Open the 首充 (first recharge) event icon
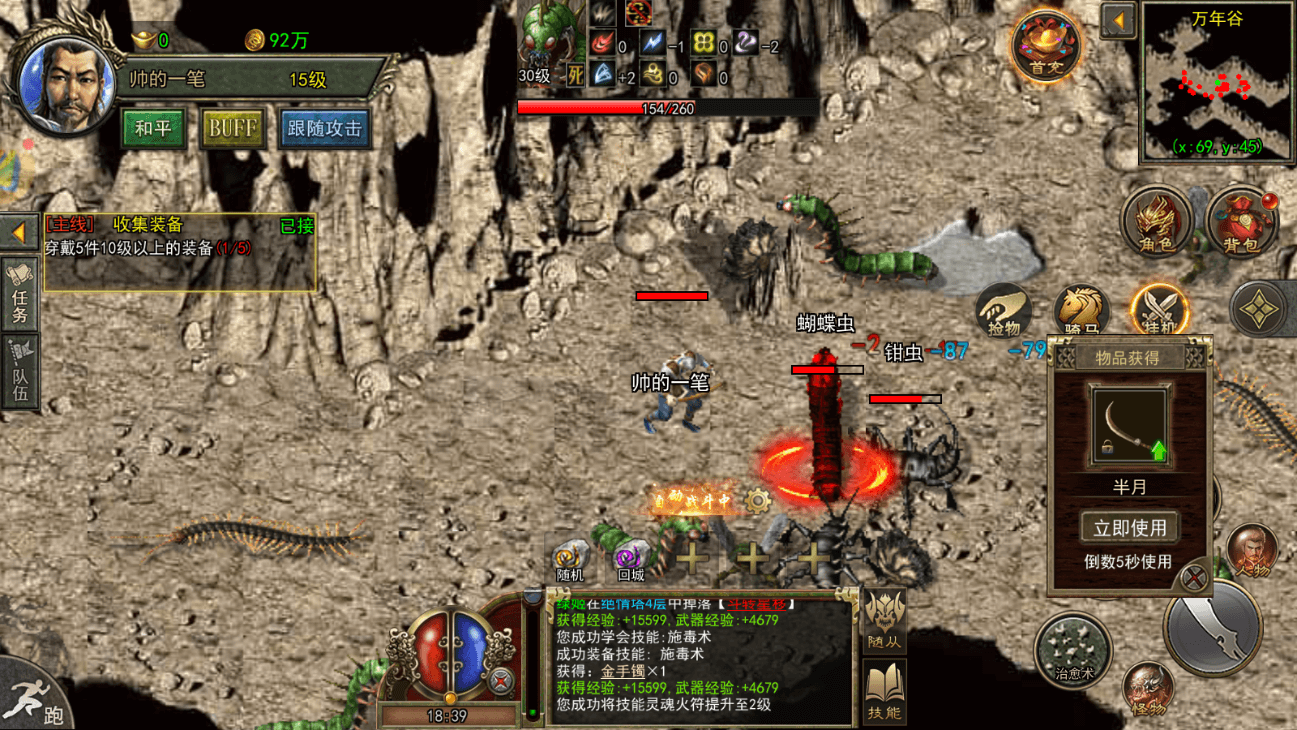 tap(1046, 45)
